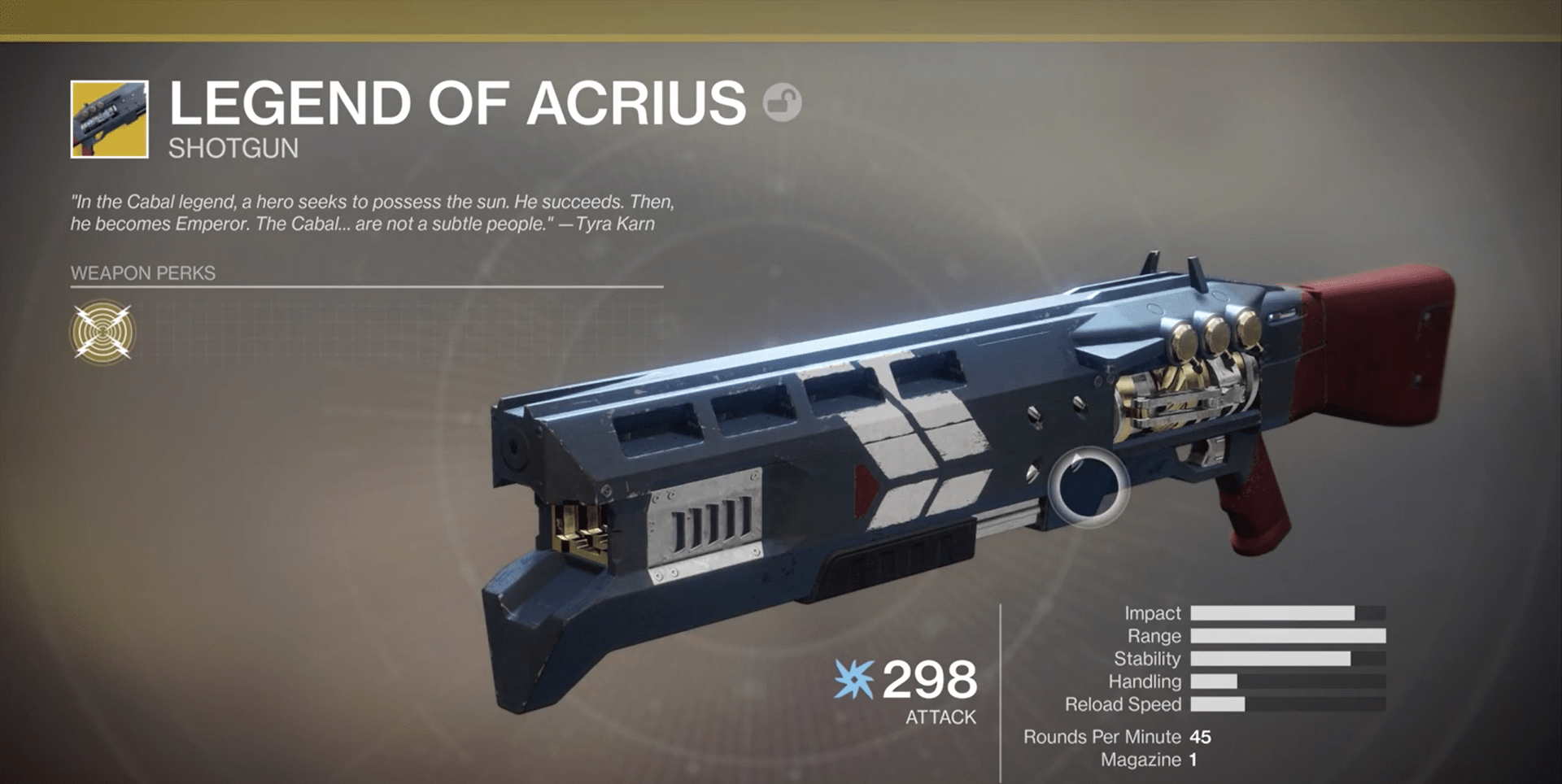Click the unlock padlock beside the weapon name
Image resolution: width=1562 pixels, height=784 pixels.
point(783,102)
